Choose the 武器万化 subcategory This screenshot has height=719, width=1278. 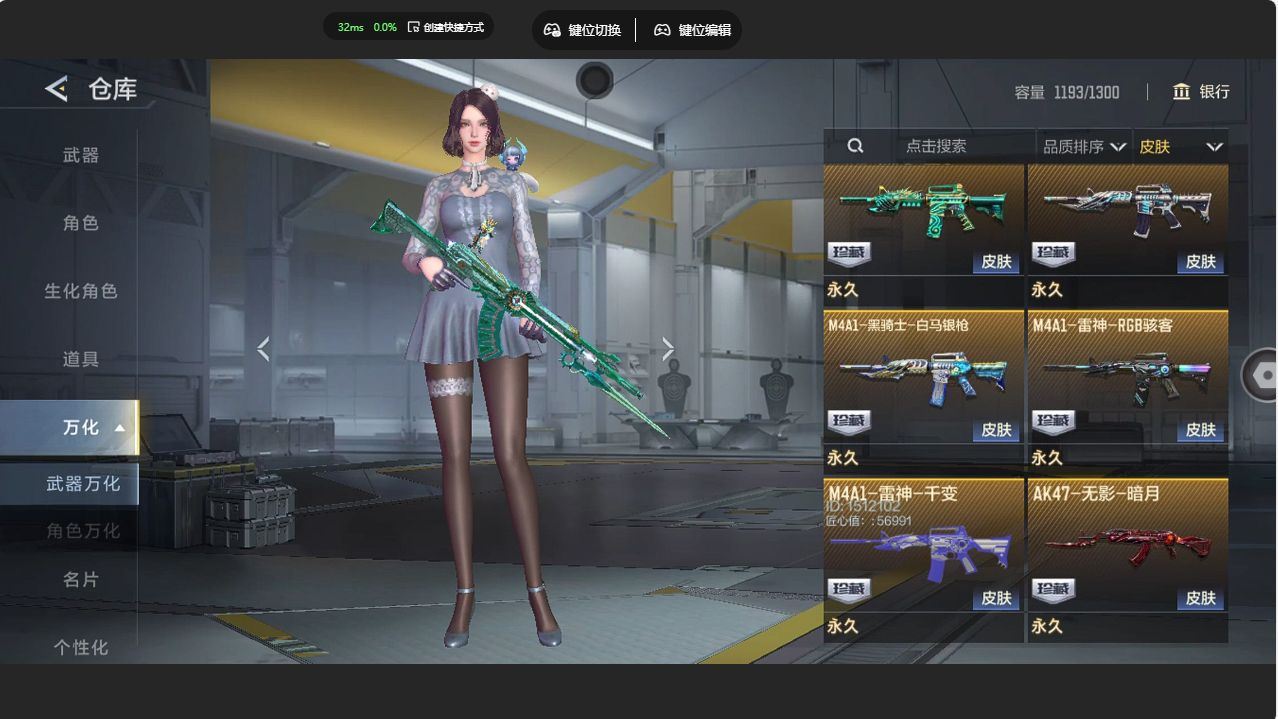(x=82, y=484)
